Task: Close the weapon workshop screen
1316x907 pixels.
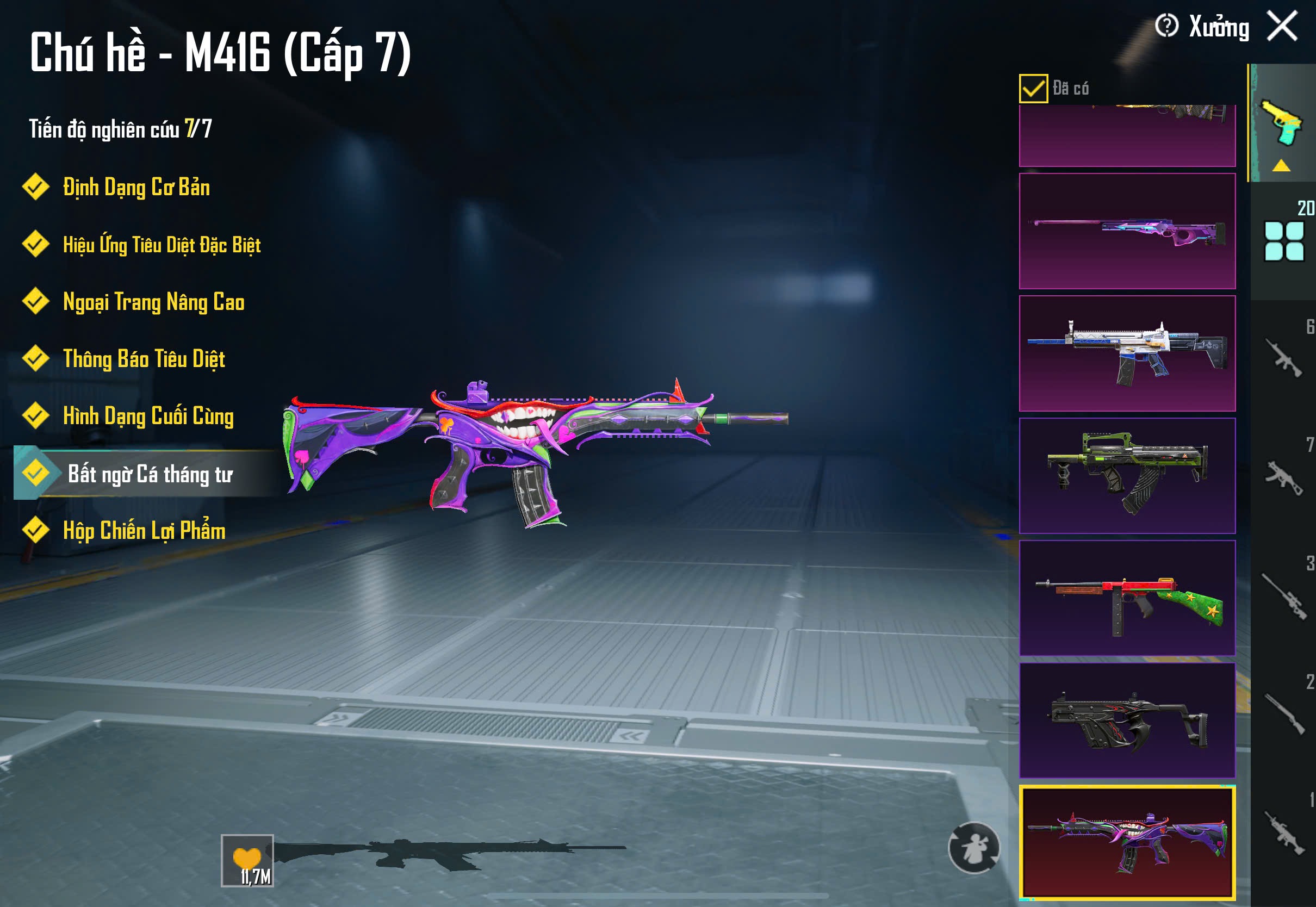Action: [x=1282, y=26]
